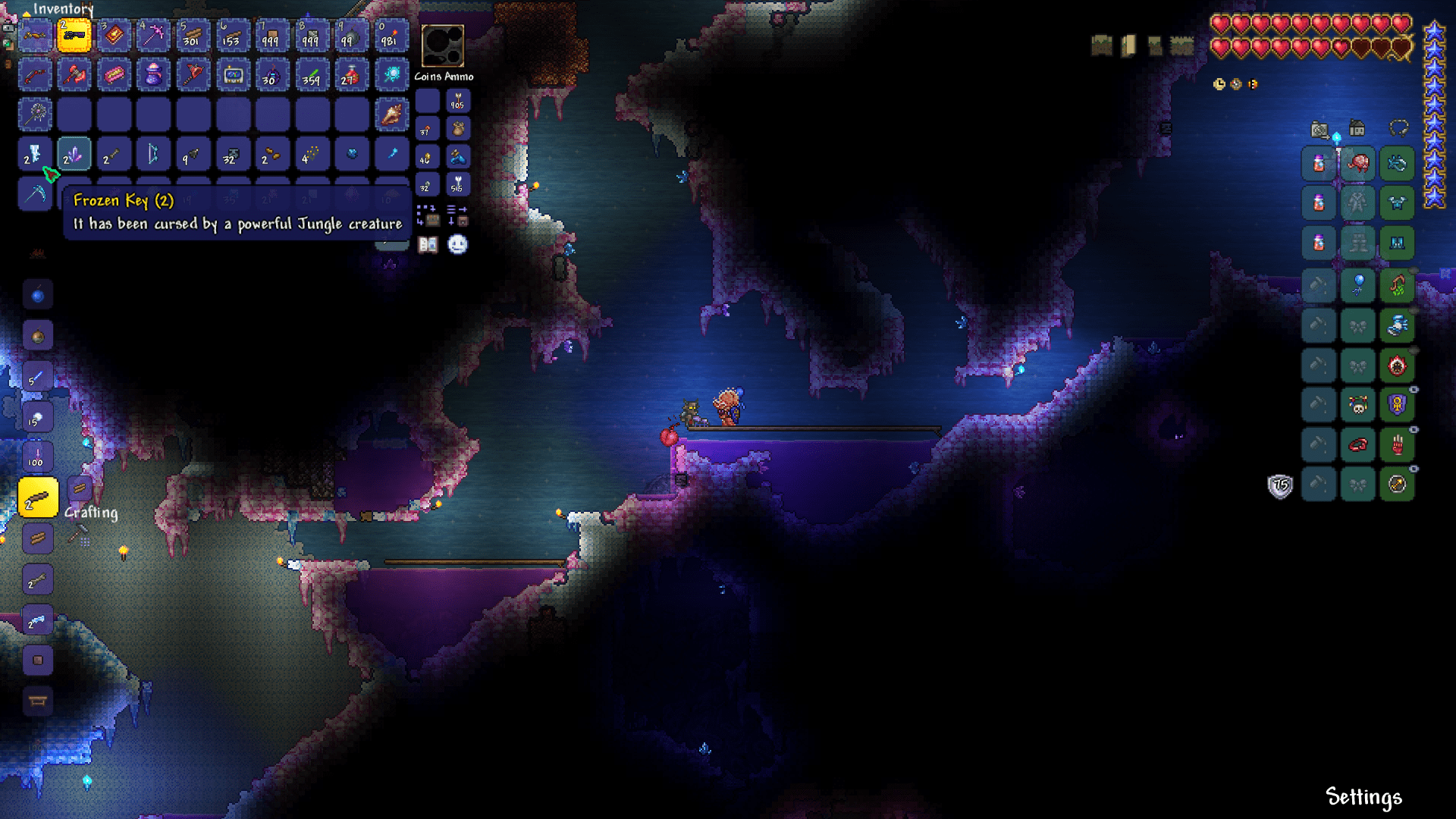Toggle visibility of the Ankh Shield accessory

tap(1414, 388)
